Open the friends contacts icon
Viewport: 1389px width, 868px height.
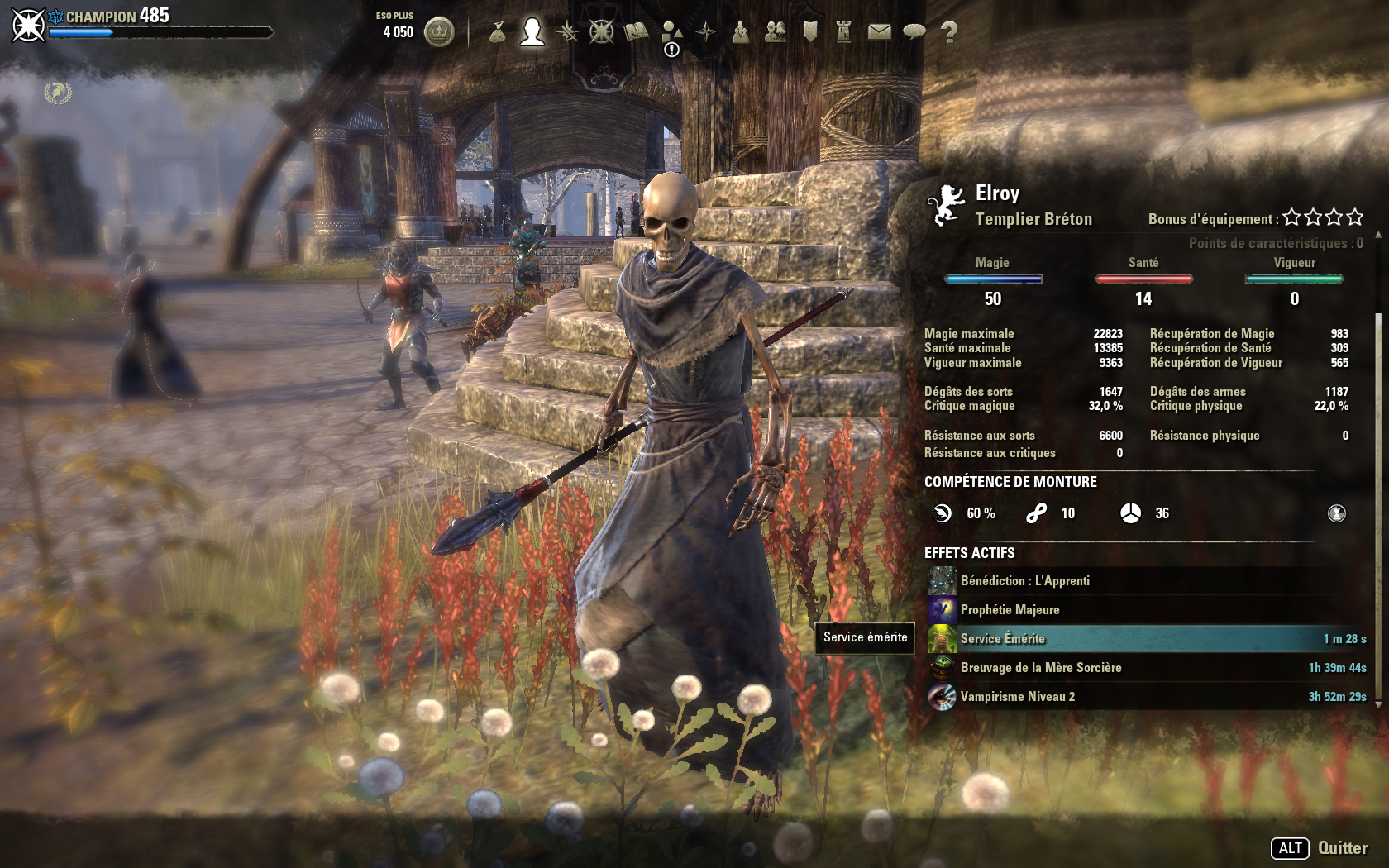(776, 32)
